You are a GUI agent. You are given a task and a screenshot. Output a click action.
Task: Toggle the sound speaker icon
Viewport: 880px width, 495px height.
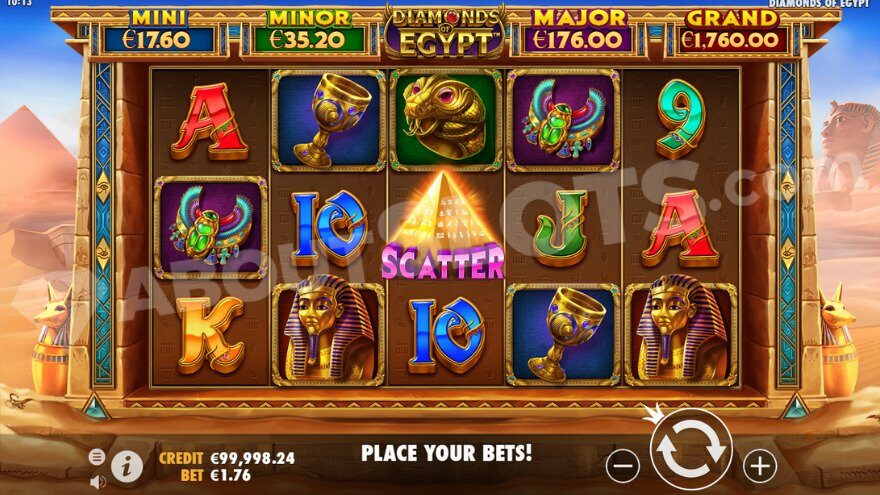[x=98, y=481]
